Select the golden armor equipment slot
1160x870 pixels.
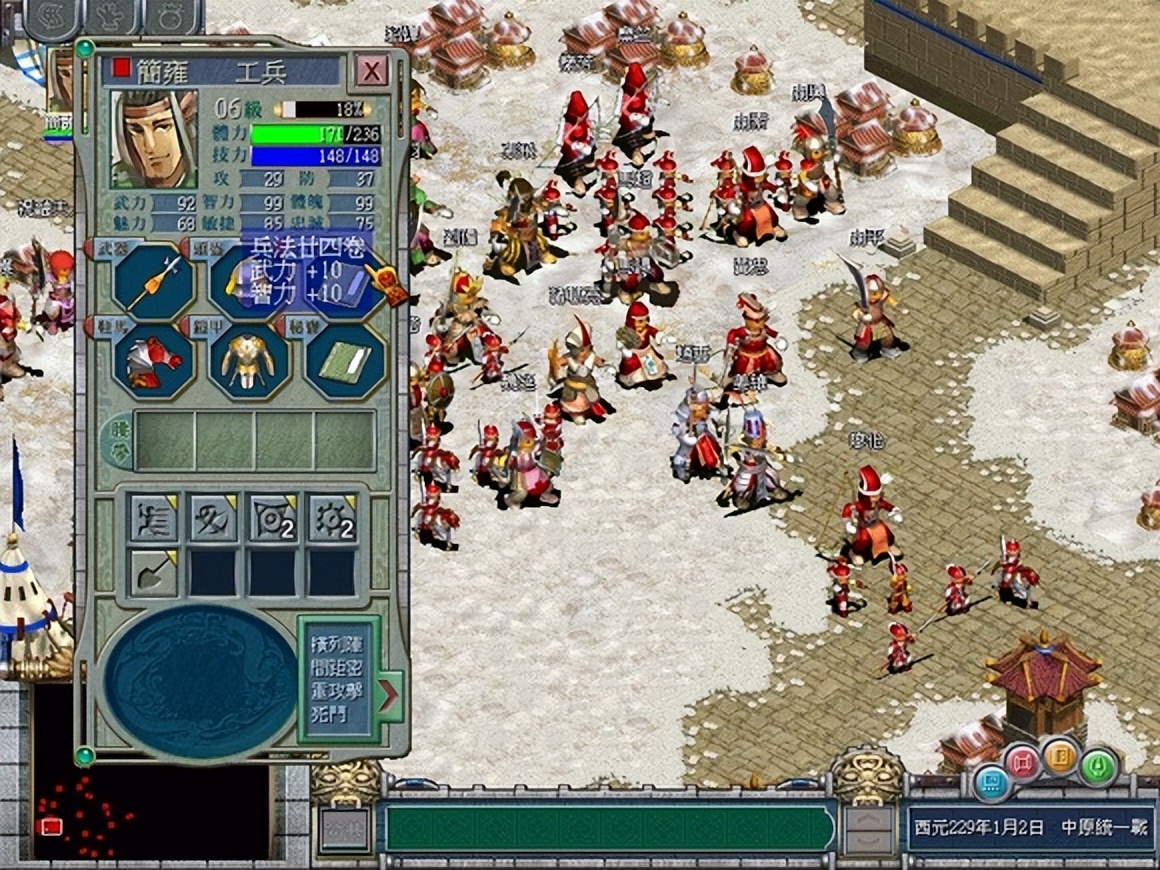click(248, 361)
